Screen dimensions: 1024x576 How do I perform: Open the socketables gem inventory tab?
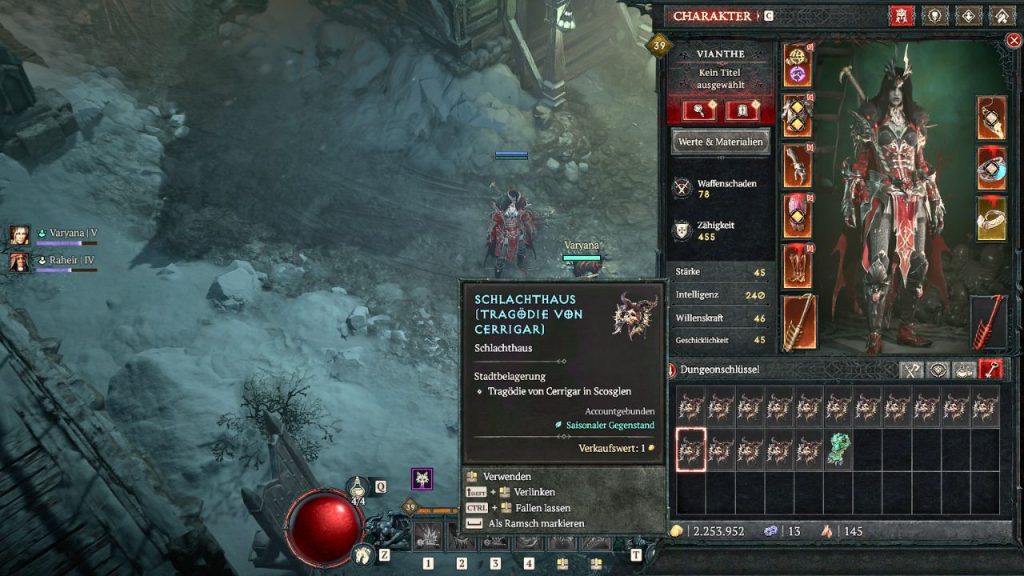coord(938,369)
